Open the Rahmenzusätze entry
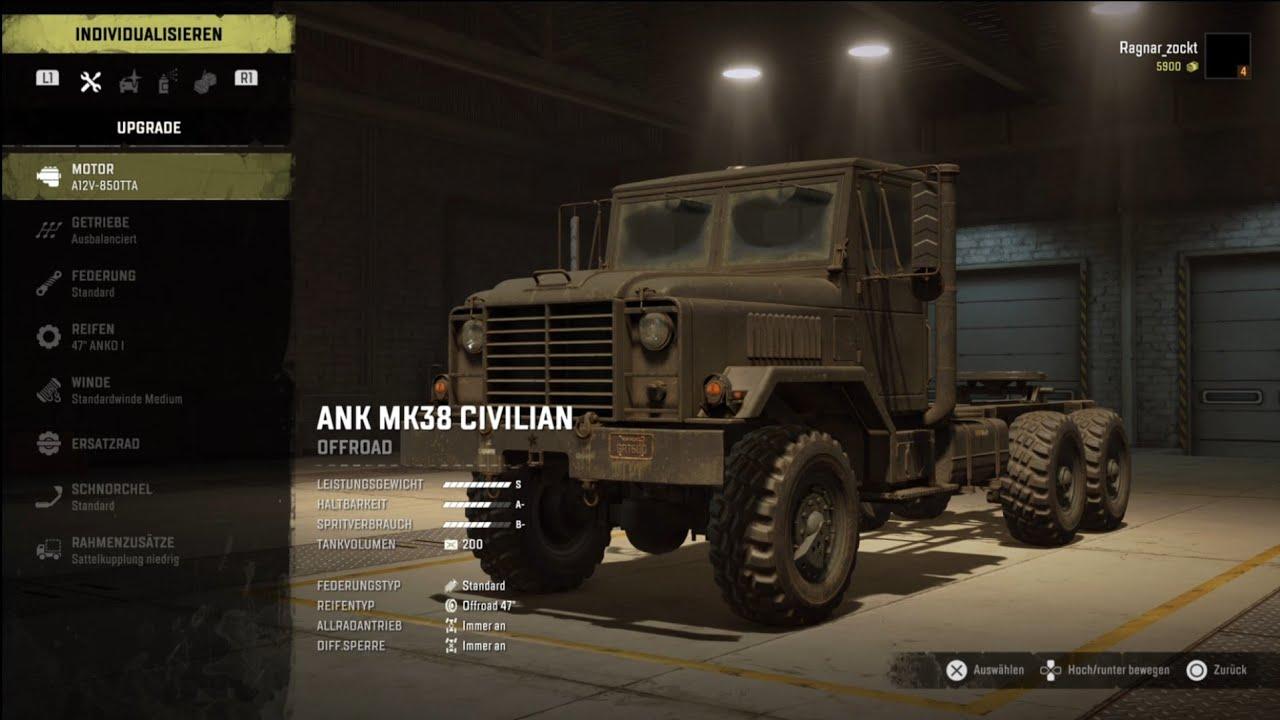 click(x=147, y=550)
